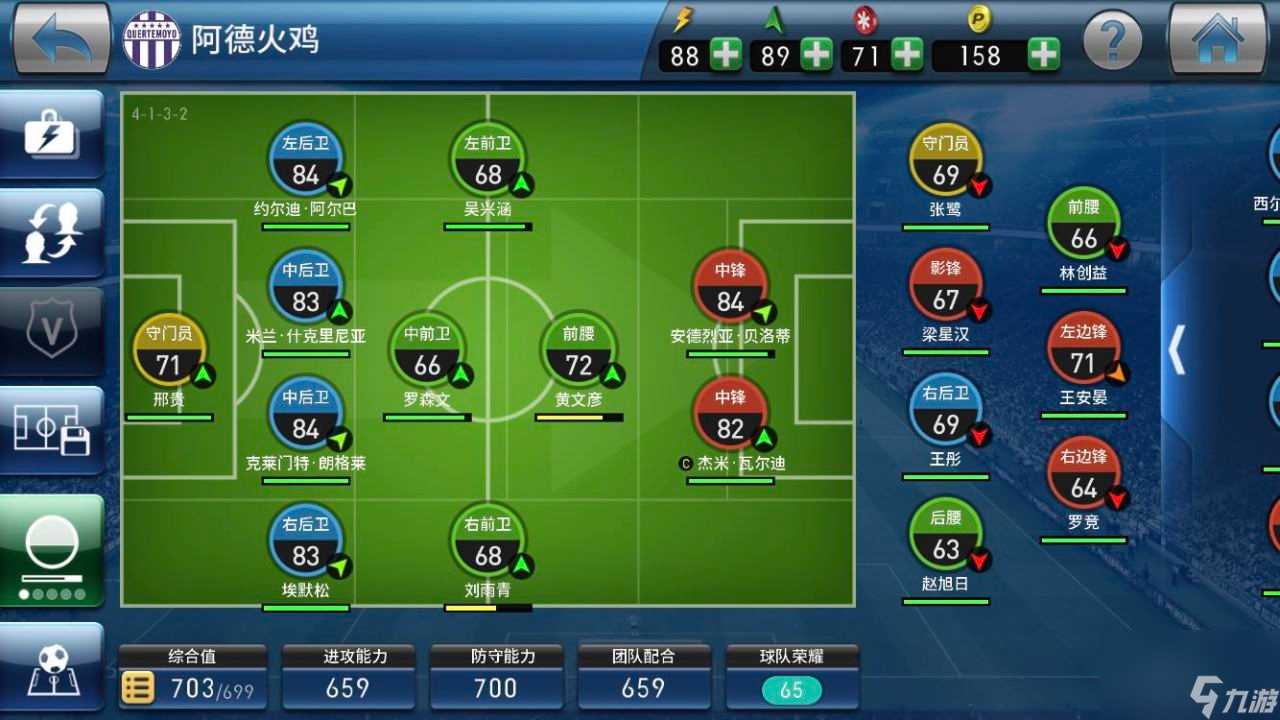Image resolution: width=1280 pixels, height=720 pixels.
Task: Open the briefcase lightning sidebar menu
Action: pos(52,135)
